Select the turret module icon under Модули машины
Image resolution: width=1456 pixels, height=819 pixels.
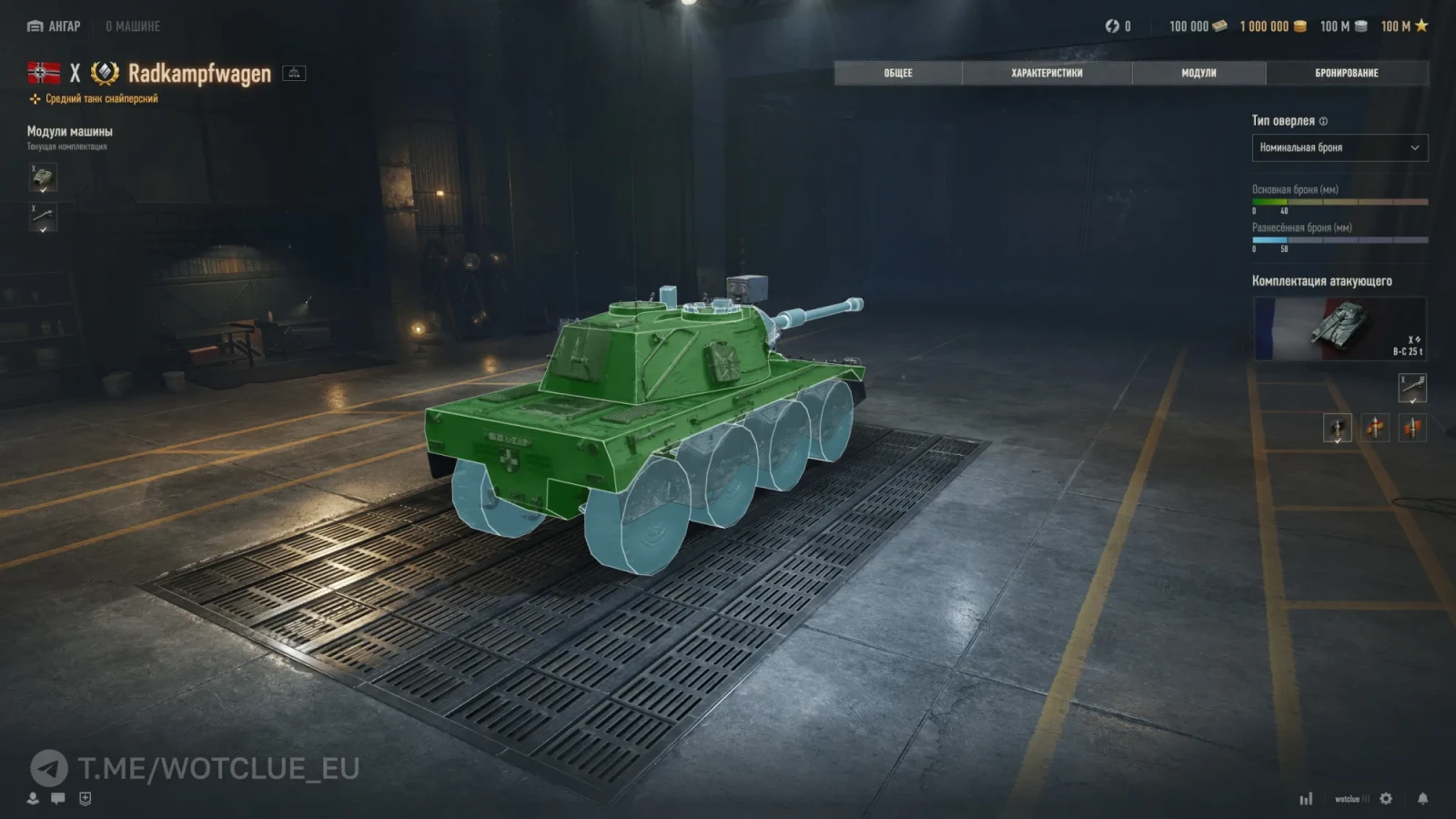43,177
